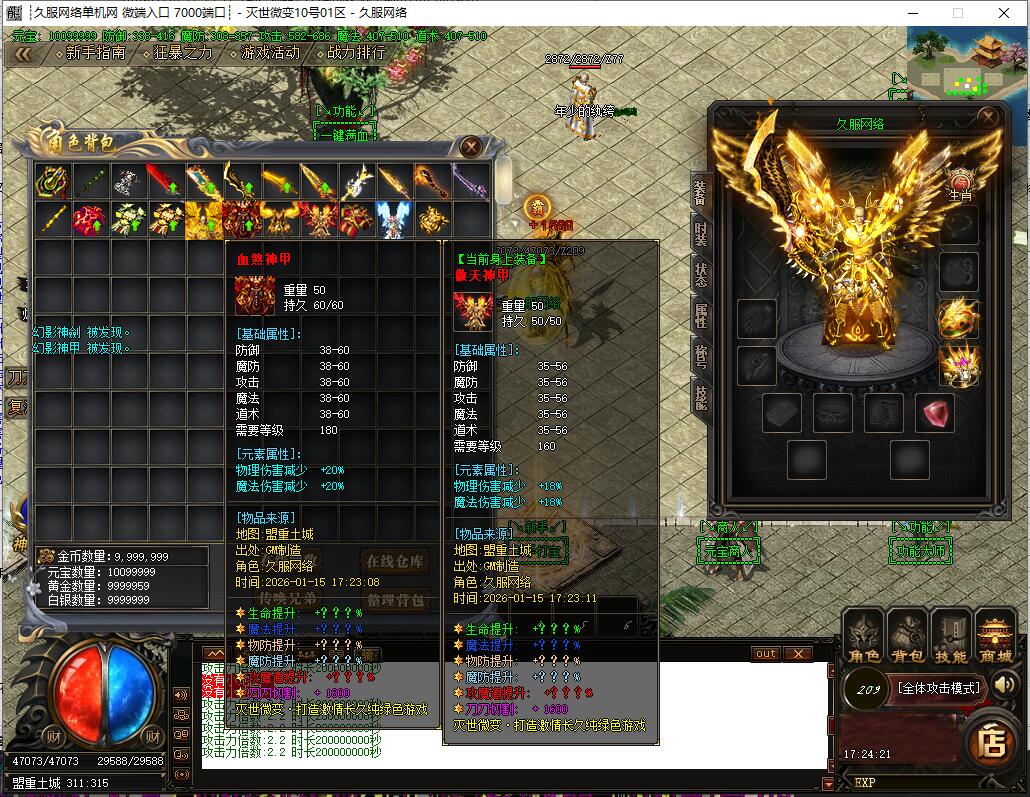Open the minimap in the top corner
The width and height of the screenshot is (1030, 797).
pos(966,58)
